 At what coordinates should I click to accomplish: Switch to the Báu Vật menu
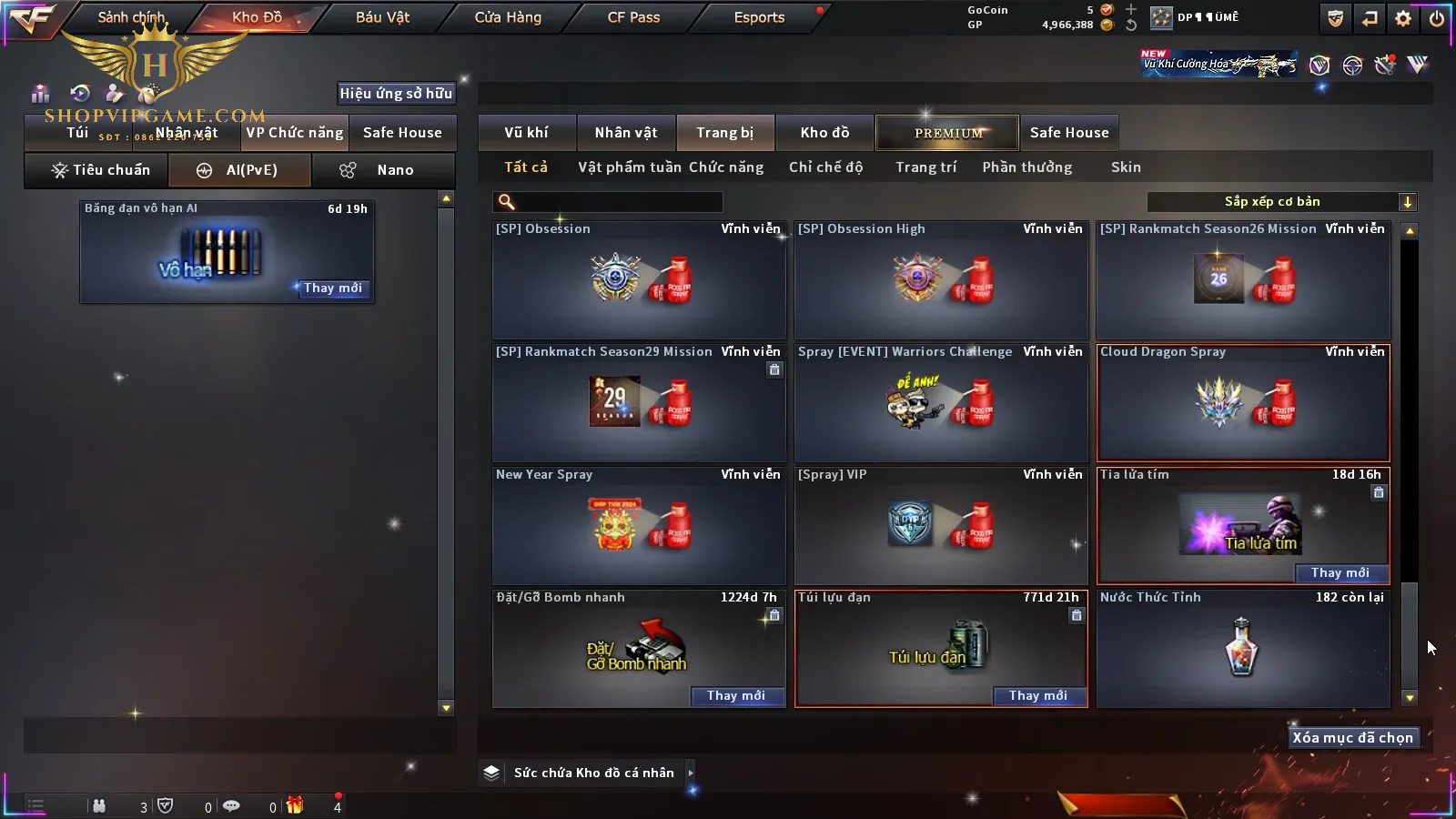pos(382,17)
